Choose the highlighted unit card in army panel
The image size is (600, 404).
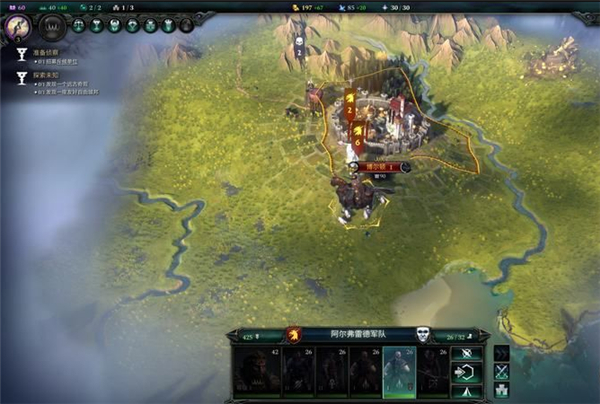[398, 371]
